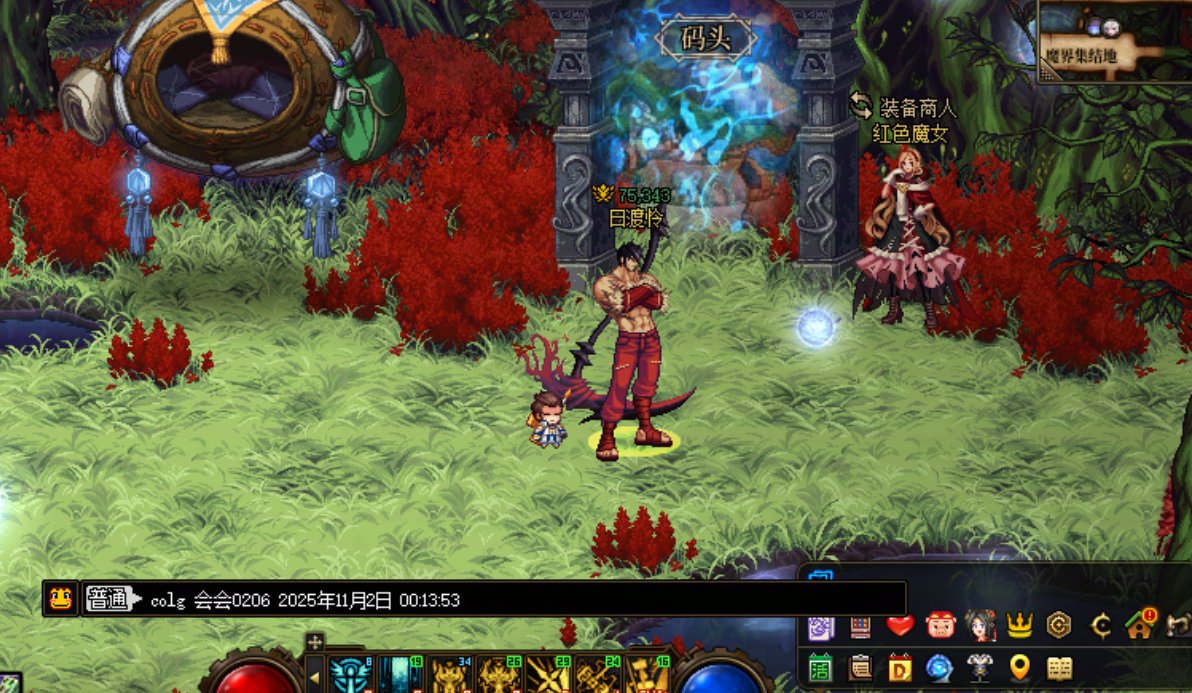The image size is (1192, 693).
Task: Open the golden open book icon
Action: click(1058, 667)
